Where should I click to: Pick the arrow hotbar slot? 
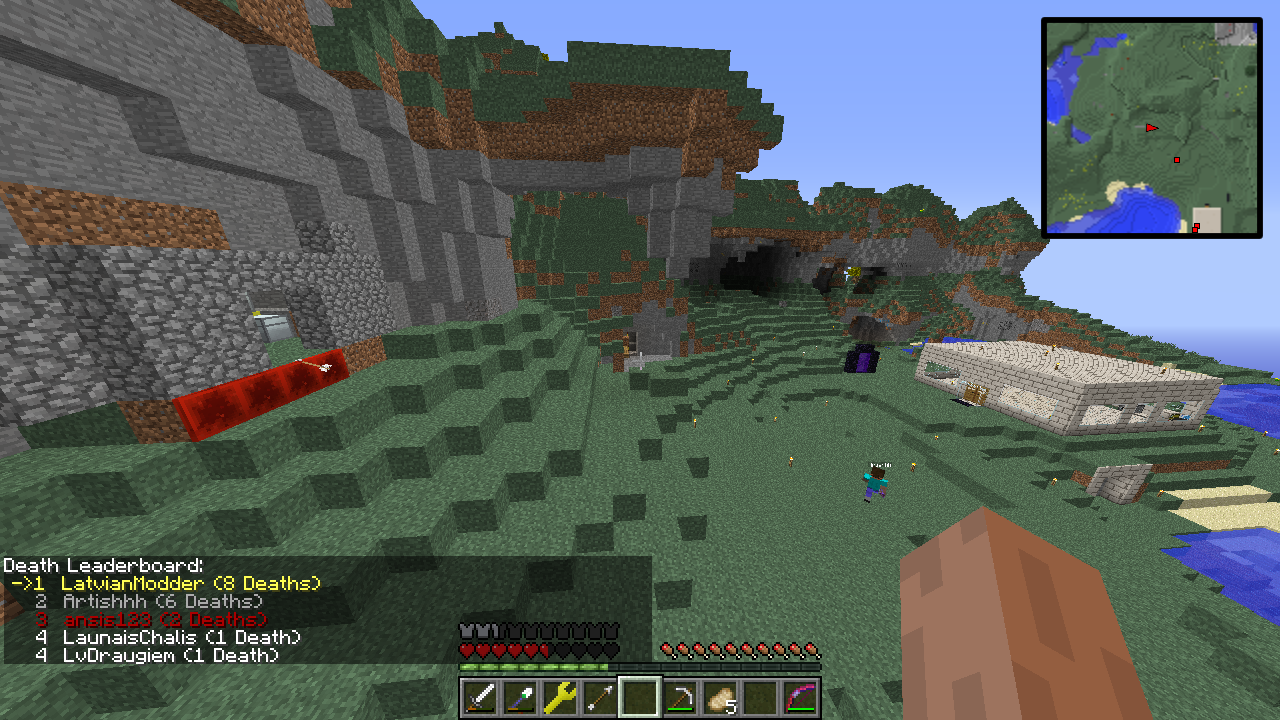click(x=600, y=697)
